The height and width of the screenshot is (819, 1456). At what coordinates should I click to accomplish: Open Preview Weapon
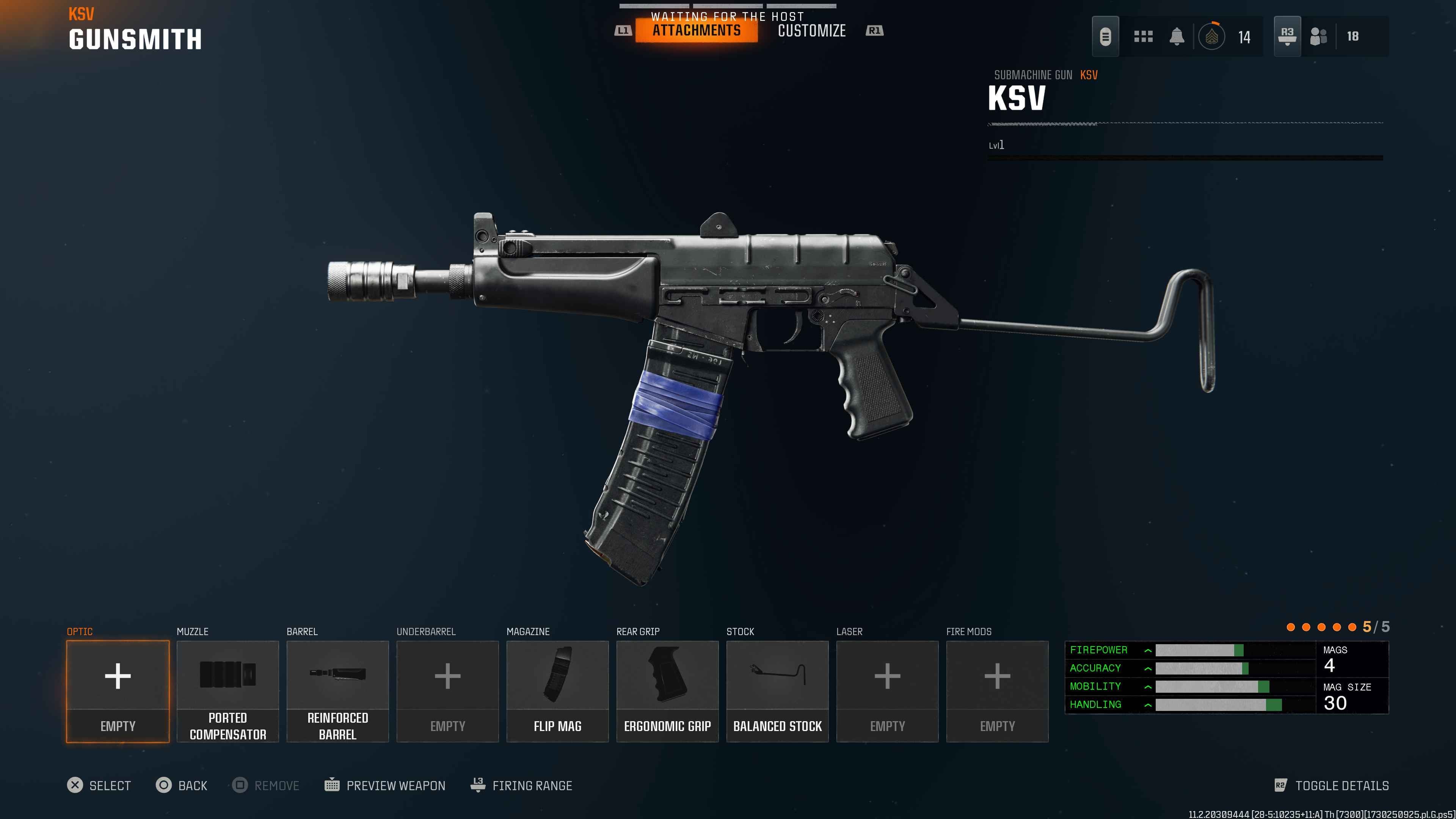coord(385,785)
